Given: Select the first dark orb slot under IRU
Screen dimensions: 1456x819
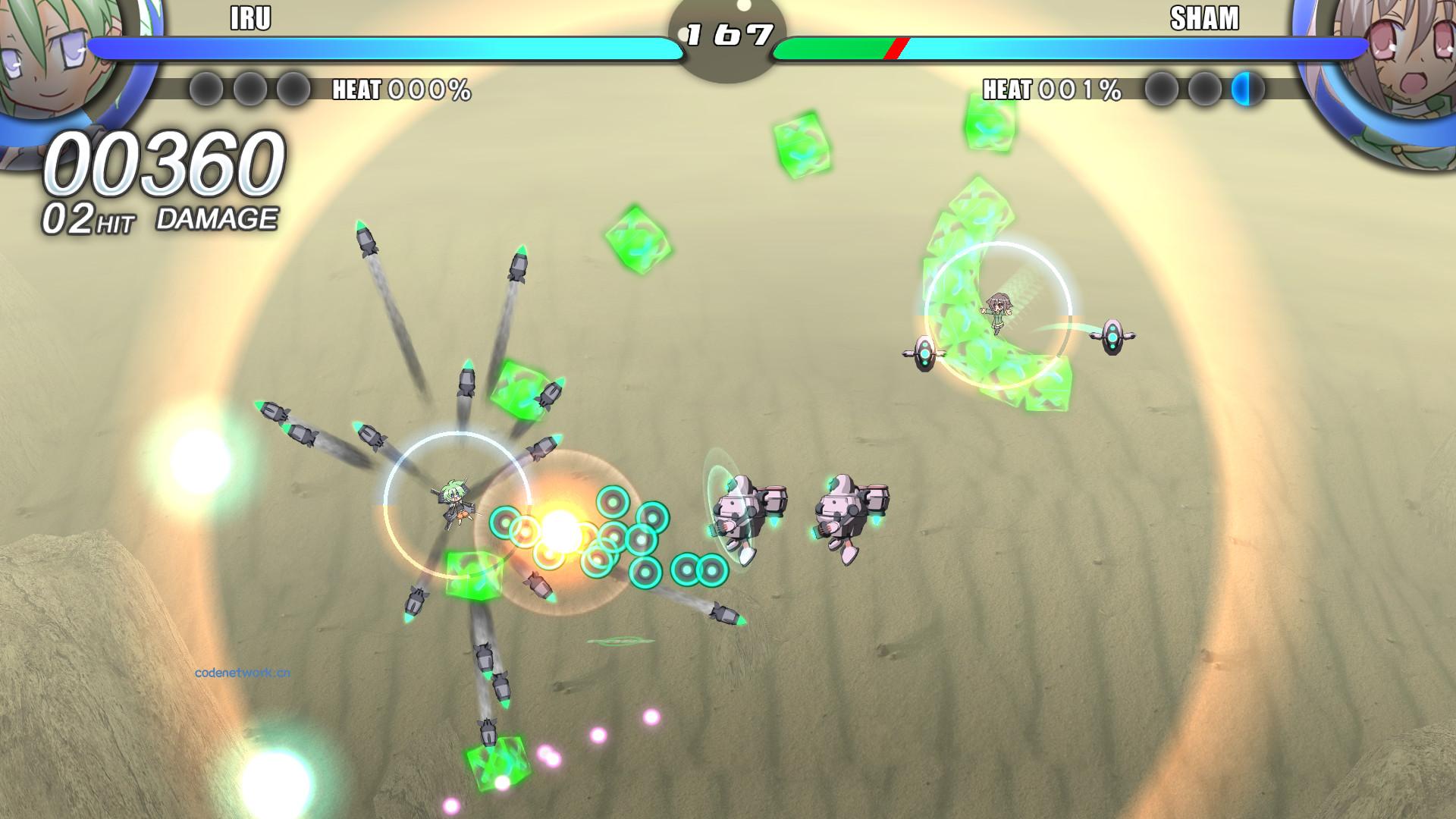Looking at the screenshot, I should (x=206, y=89).
